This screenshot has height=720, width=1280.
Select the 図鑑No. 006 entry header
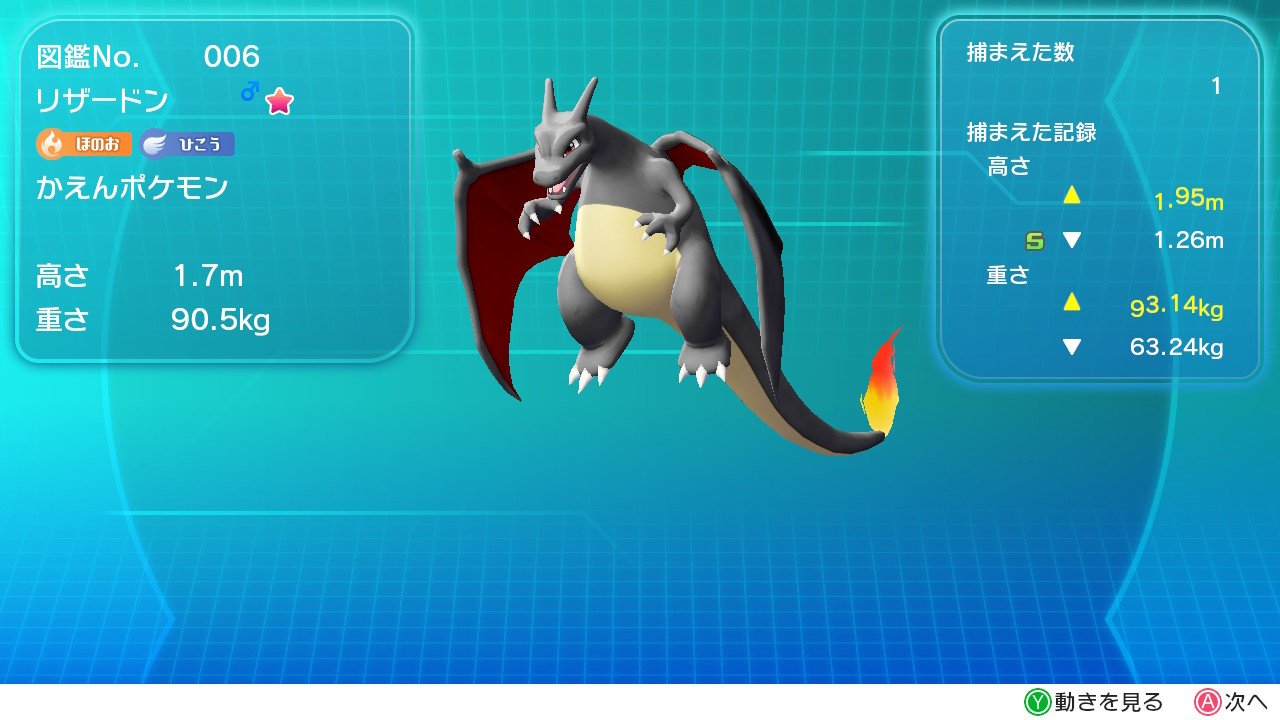coord(145,57)
